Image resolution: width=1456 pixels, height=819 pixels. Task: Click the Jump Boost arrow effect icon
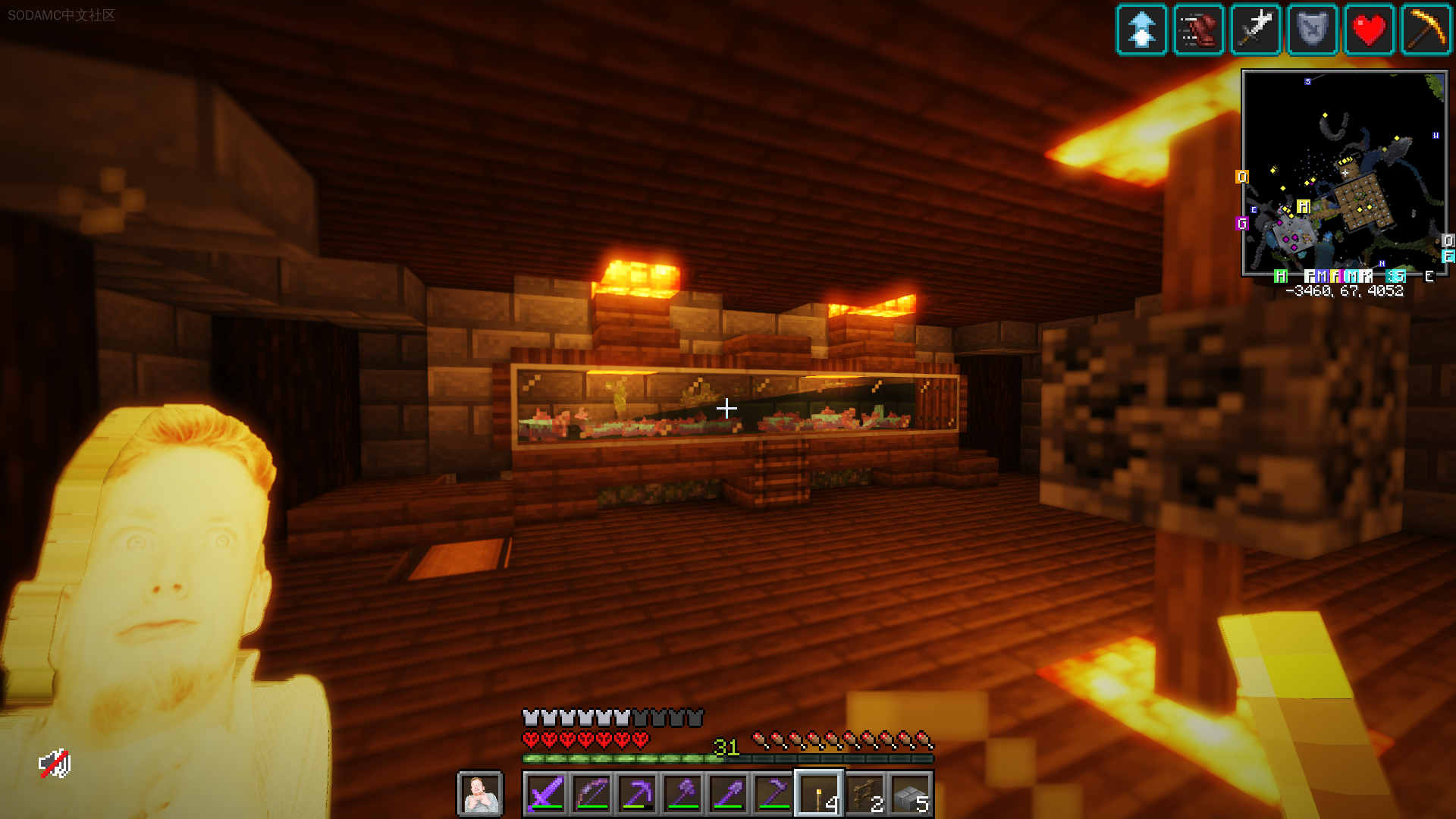[1141, 30]
